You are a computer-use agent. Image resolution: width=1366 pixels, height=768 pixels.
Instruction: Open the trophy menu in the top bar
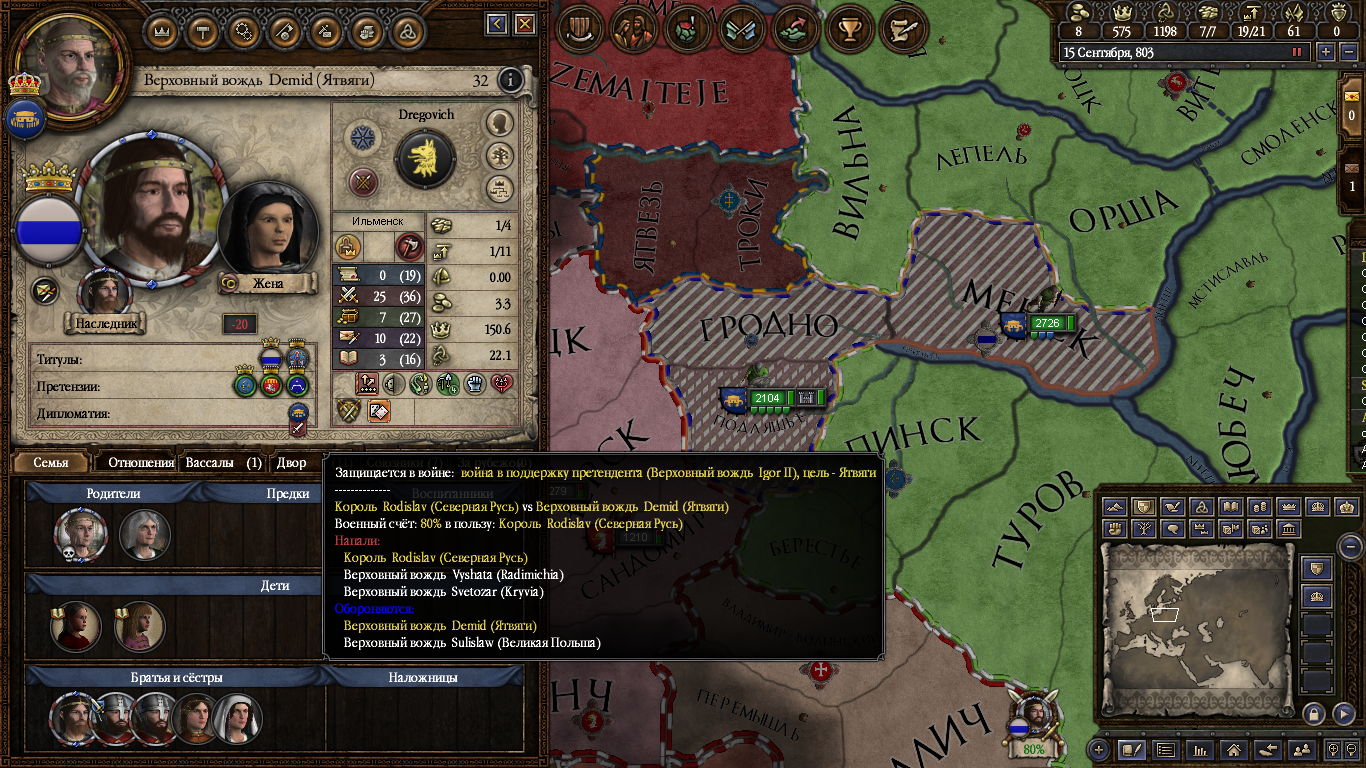pos(851,30)
